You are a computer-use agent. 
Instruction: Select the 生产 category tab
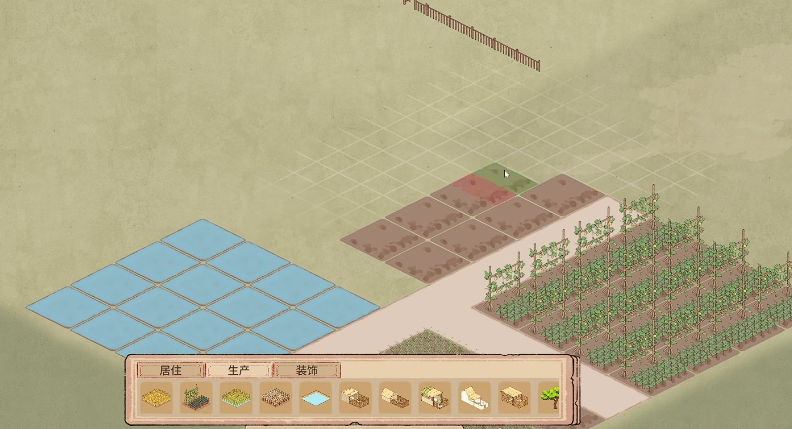point(238,370)
